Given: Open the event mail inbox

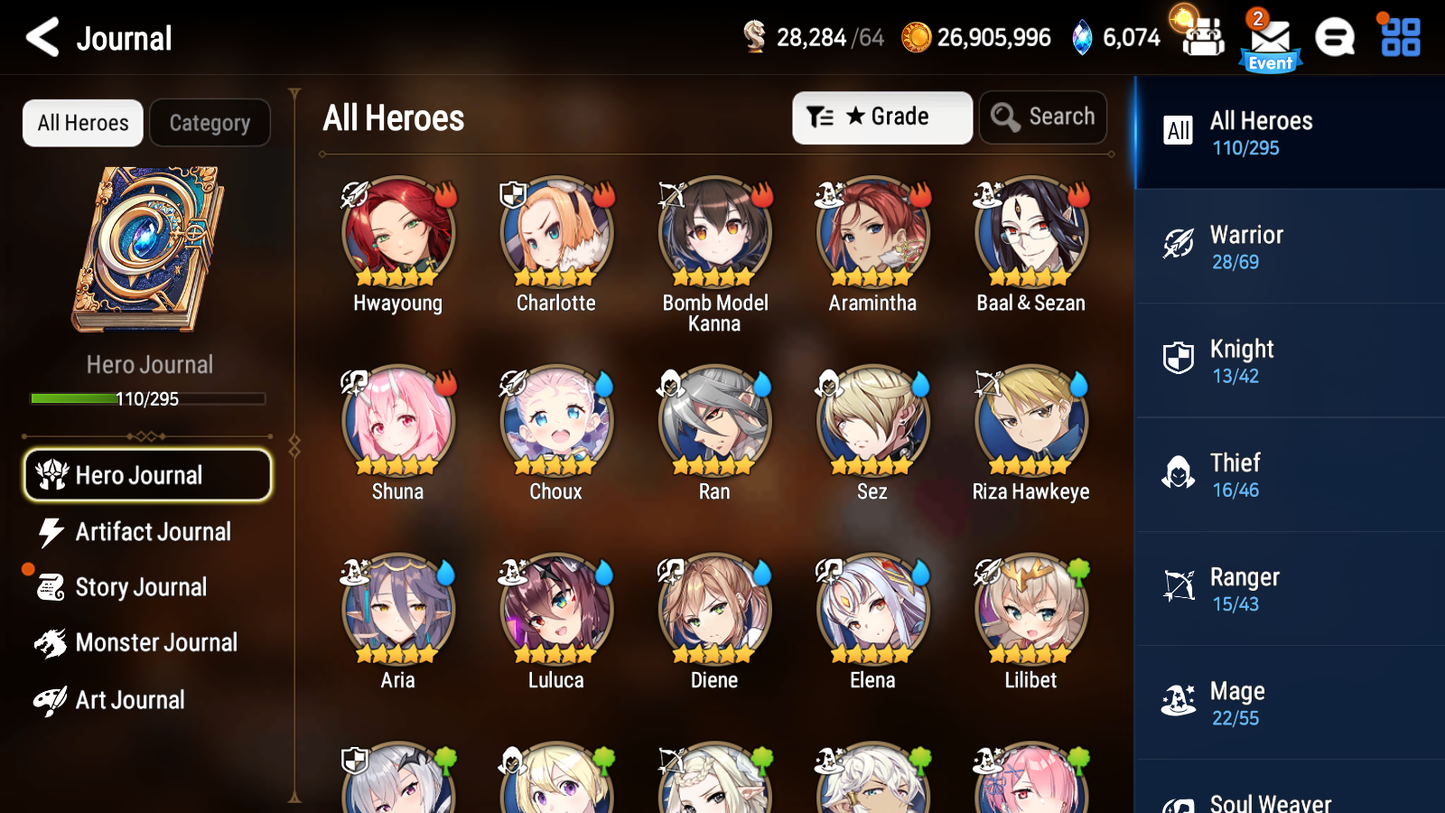Looking at the screenshot, I should [x=1270, y=38].
